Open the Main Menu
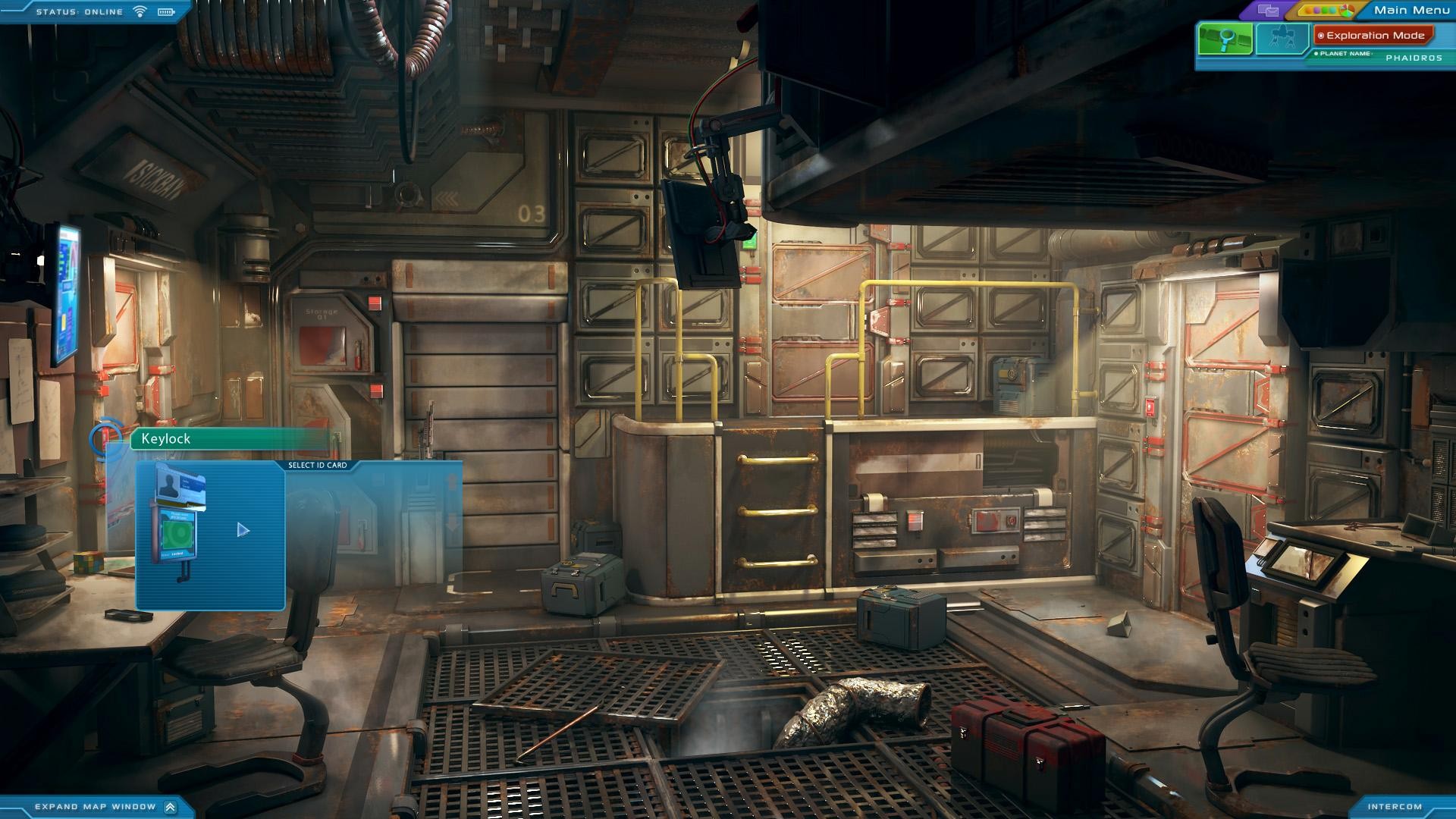This screenshot has height=819, width=1456. click(x=1411, y=10)
